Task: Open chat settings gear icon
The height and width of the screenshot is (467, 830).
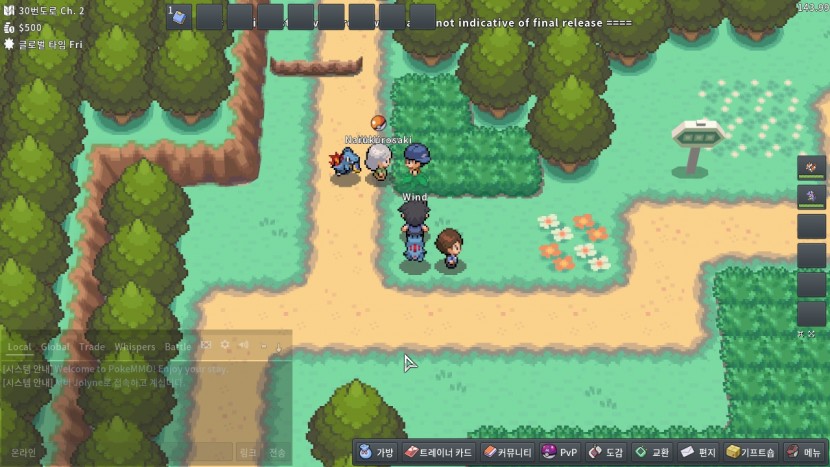Action: [x=225, y=346]
